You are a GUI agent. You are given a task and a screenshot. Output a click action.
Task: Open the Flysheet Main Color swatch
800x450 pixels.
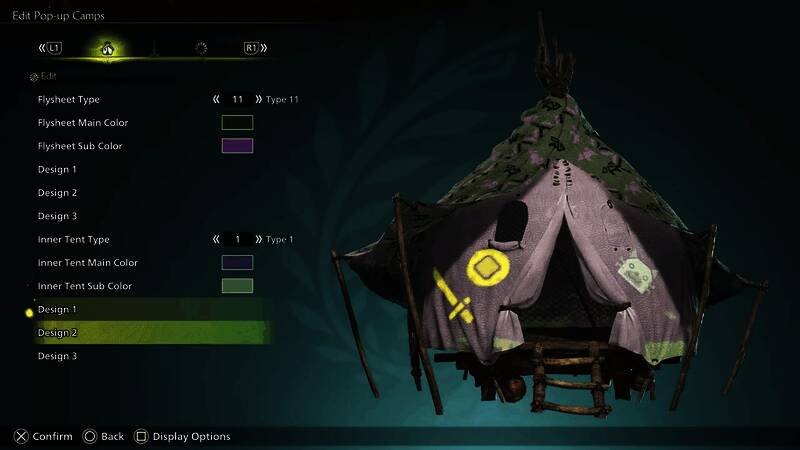point(237,123)
